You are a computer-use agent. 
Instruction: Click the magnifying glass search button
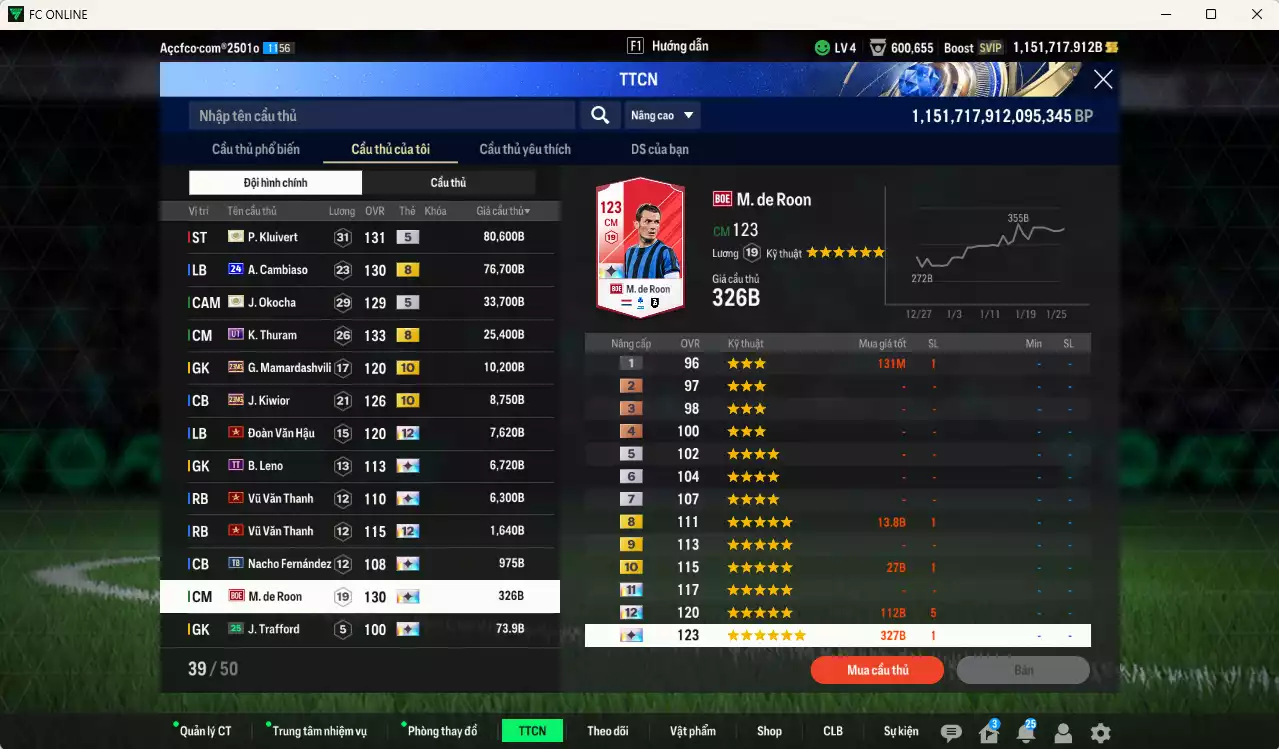(600, 116)
